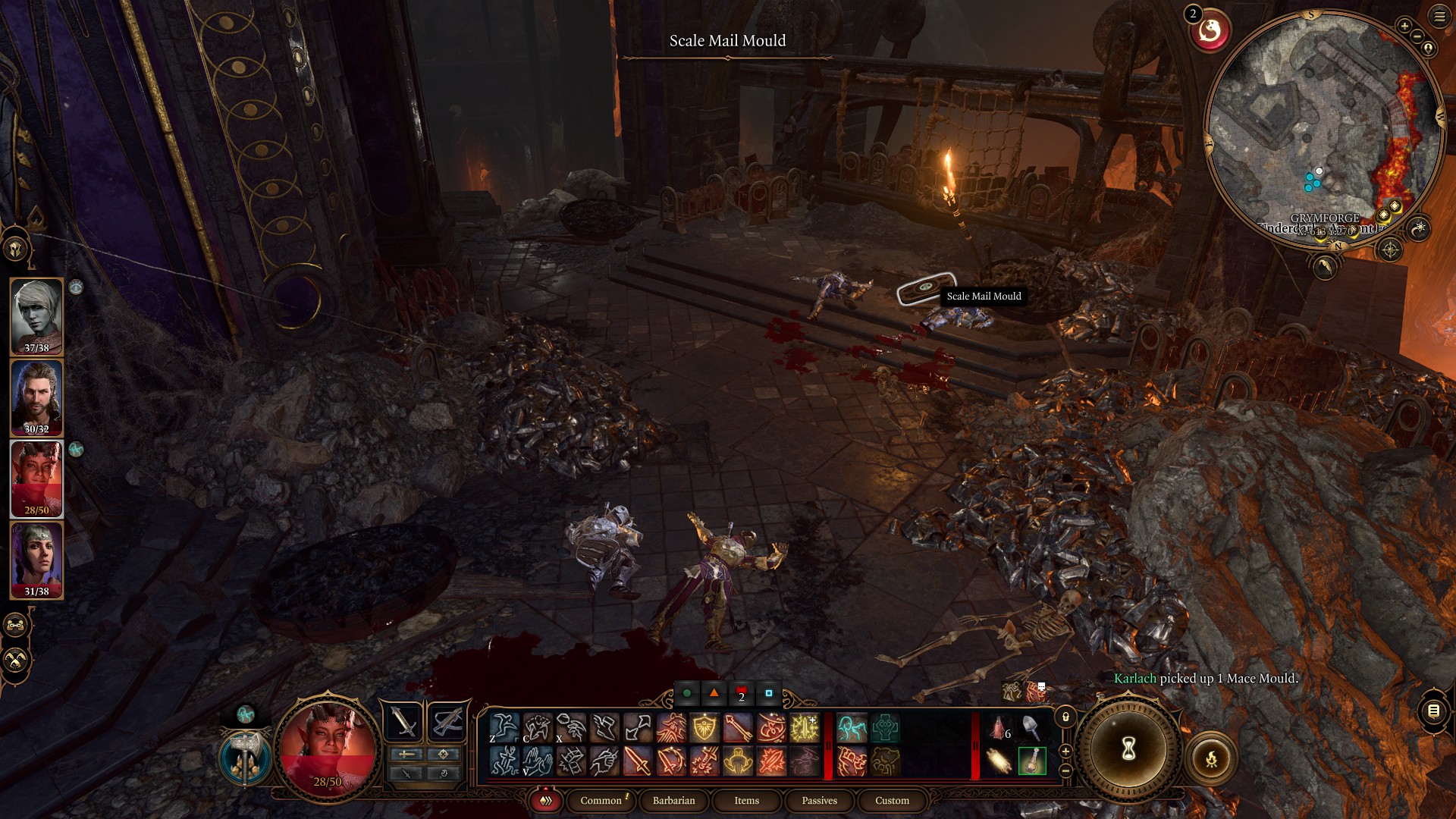Zoom in on the minimap with plus icon

1405,25
